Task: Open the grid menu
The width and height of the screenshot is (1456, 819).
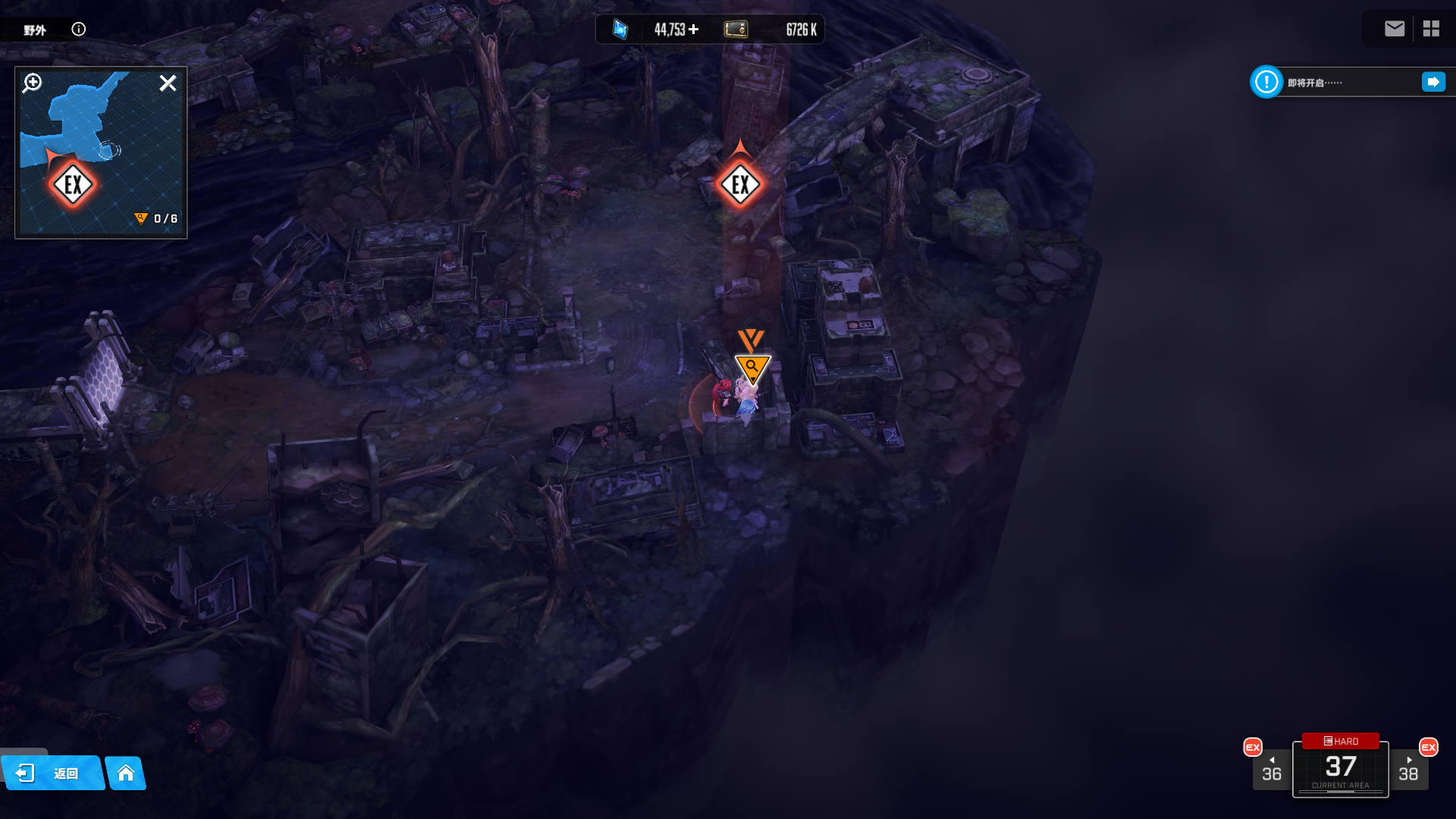Action: (x=1431, y=29)
